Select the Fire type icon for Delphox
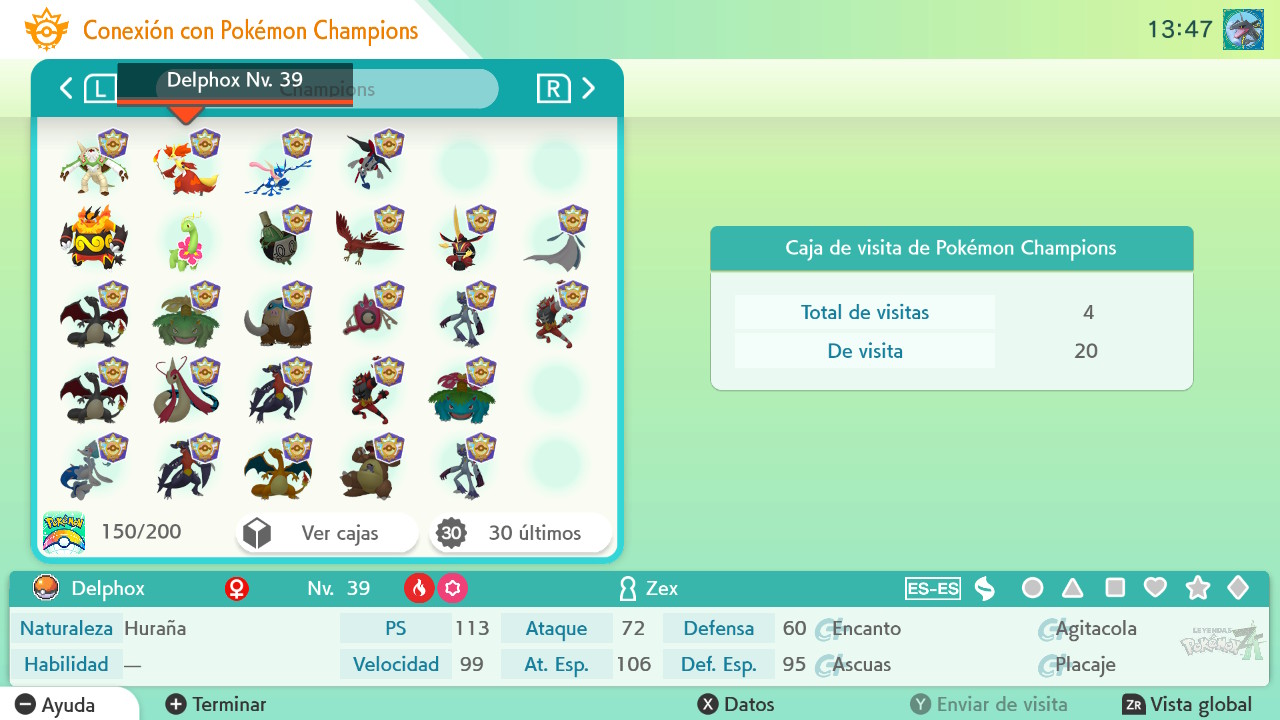 tap(419, 589)
